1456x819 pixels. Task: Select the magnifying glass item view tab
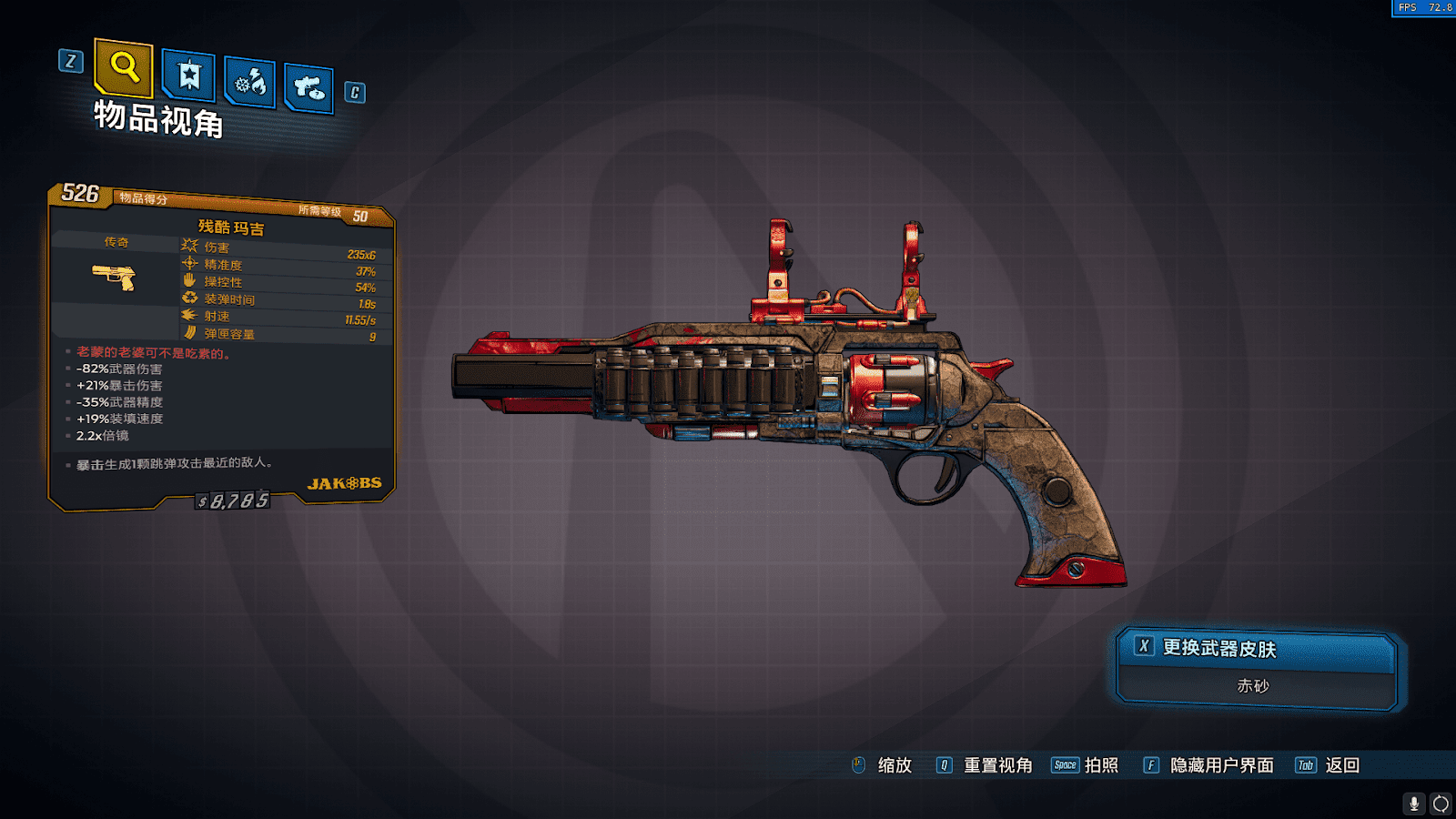tap(124, 67)
